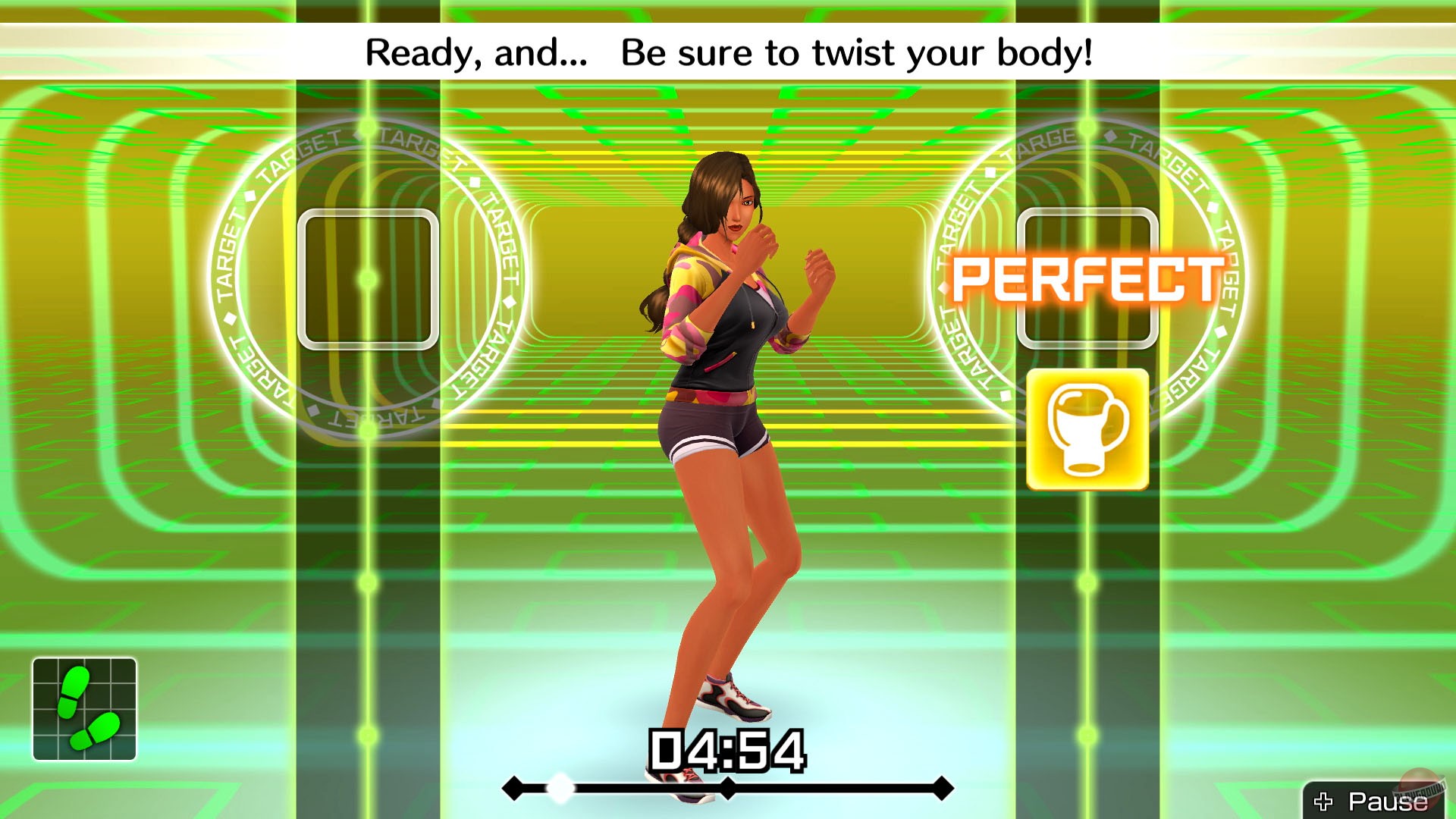Click the white progress marker on the timeline

click(x=560, y=789)
